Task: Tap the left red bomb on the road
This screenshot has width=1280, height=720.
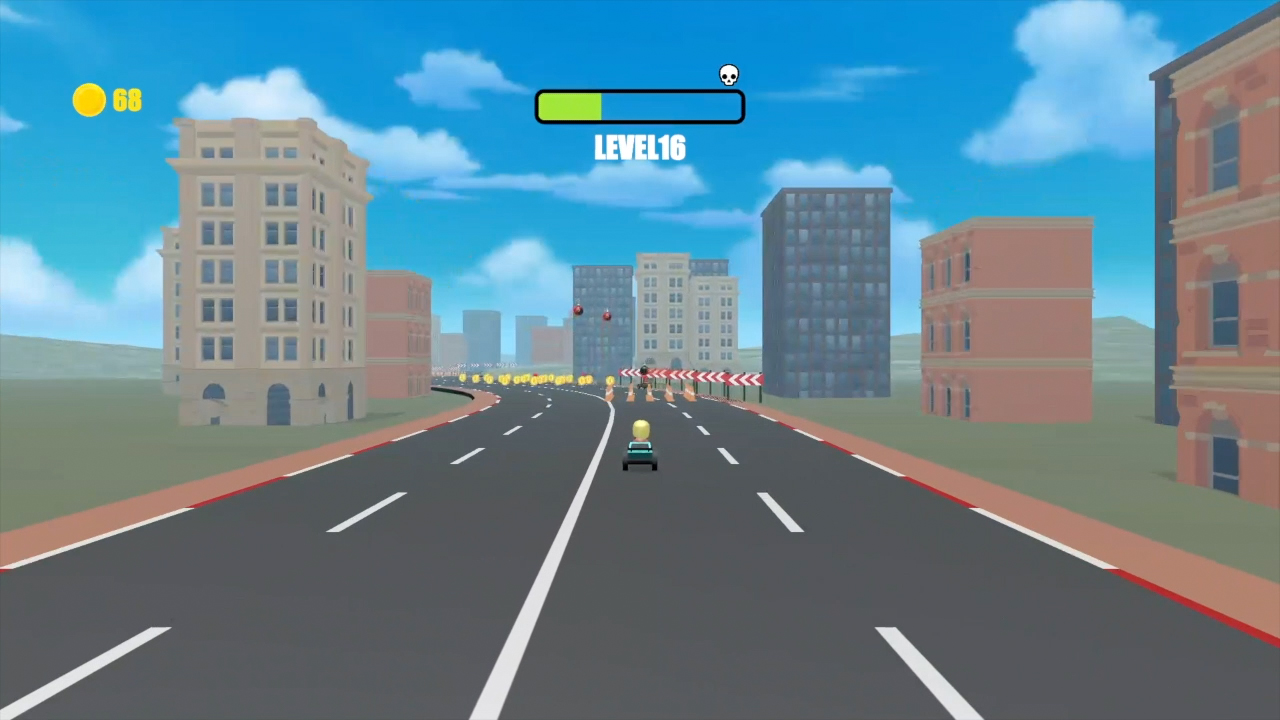Action: (x=578, y=311)
